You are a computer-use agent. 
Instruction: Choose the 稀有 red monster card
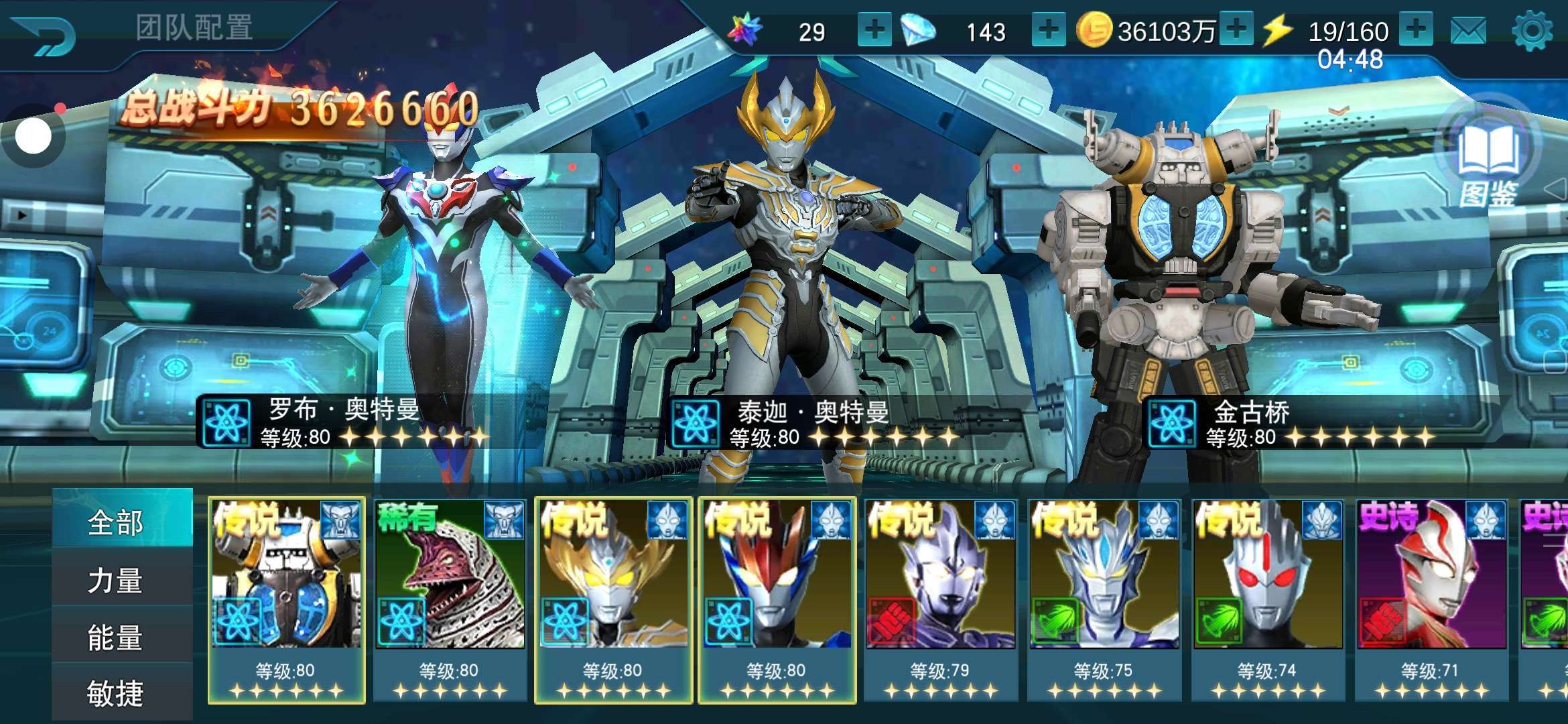[x=450, y=599]
